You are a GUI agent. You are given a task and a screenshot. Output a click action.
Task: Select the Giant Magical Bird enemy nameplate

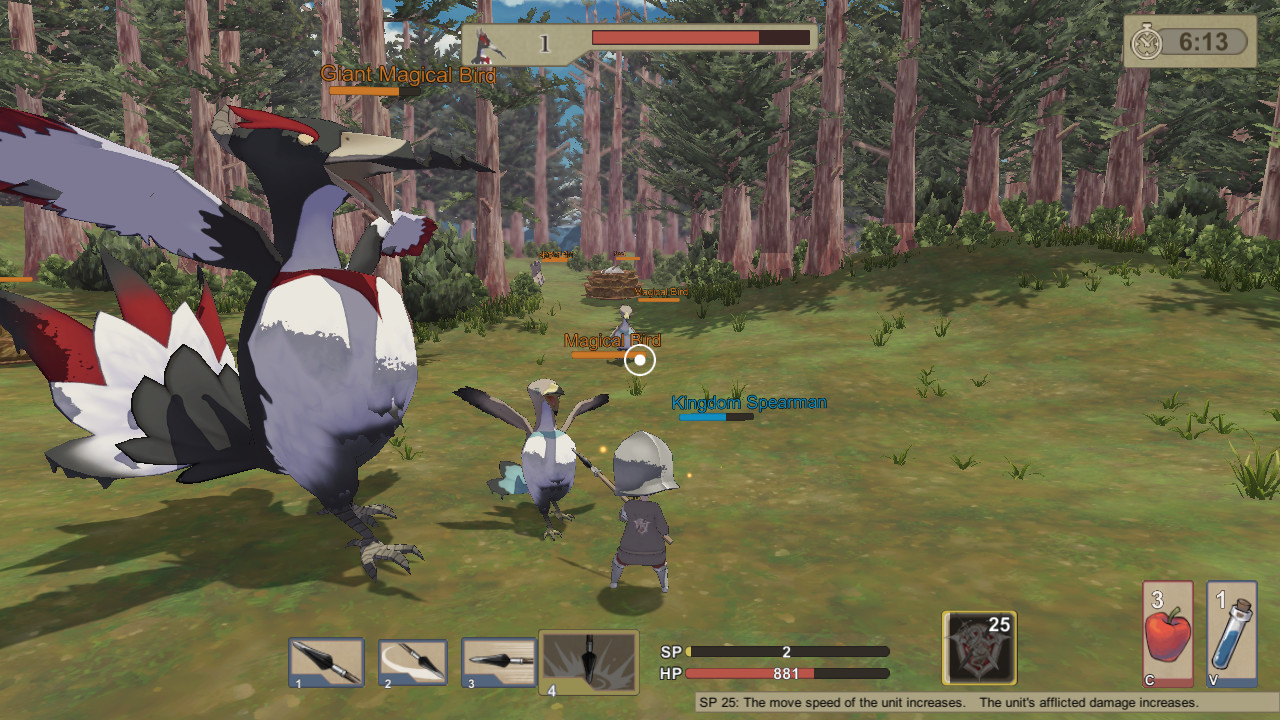pos(408,73)
